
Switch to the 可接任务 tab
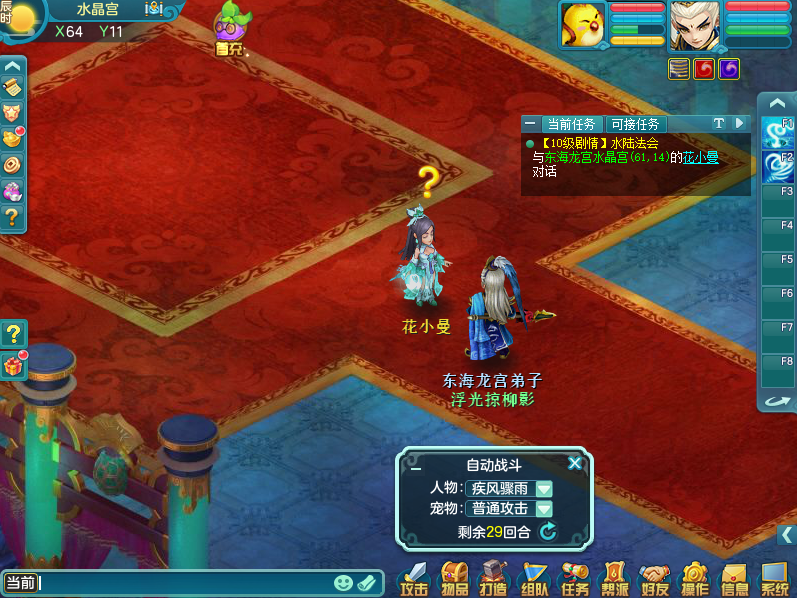coord(635,124)
